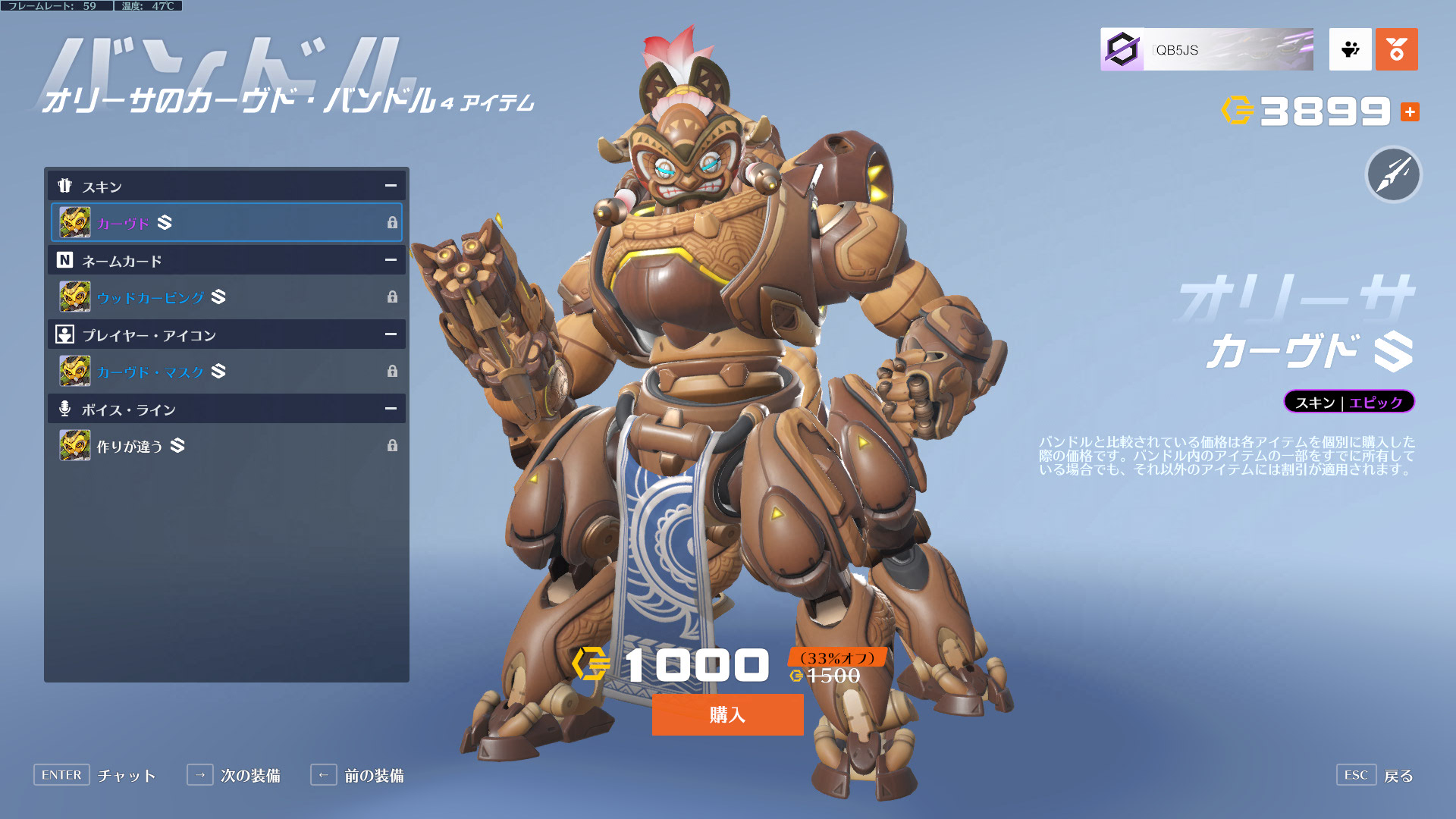
Task: Select the カーヴド・マスク player icon item
Action: [x=226, y=371]
